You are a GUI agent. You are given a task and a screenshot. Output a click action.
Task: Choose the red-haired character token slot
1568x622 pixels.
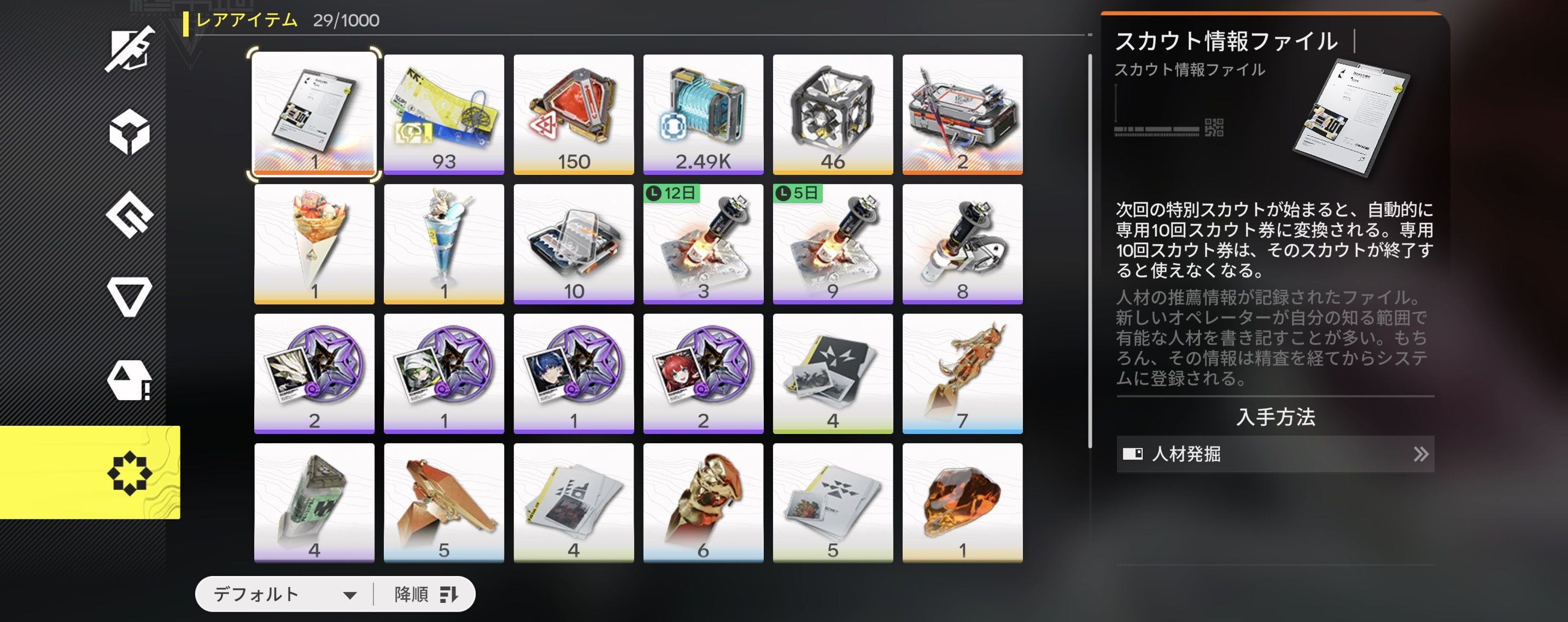pyautogui.click(x=703, y=373)
